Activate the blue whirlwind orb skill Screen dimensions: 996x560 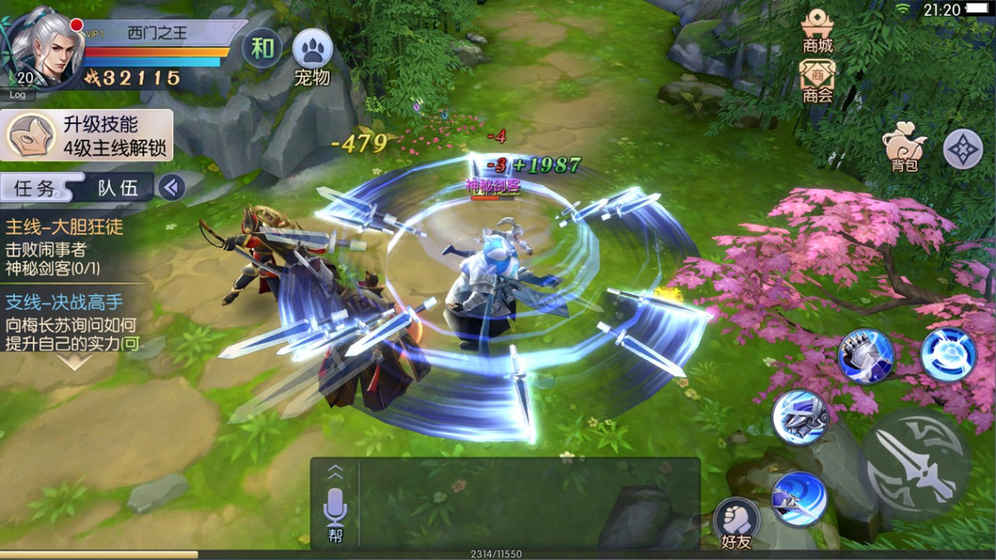[947, 353]
